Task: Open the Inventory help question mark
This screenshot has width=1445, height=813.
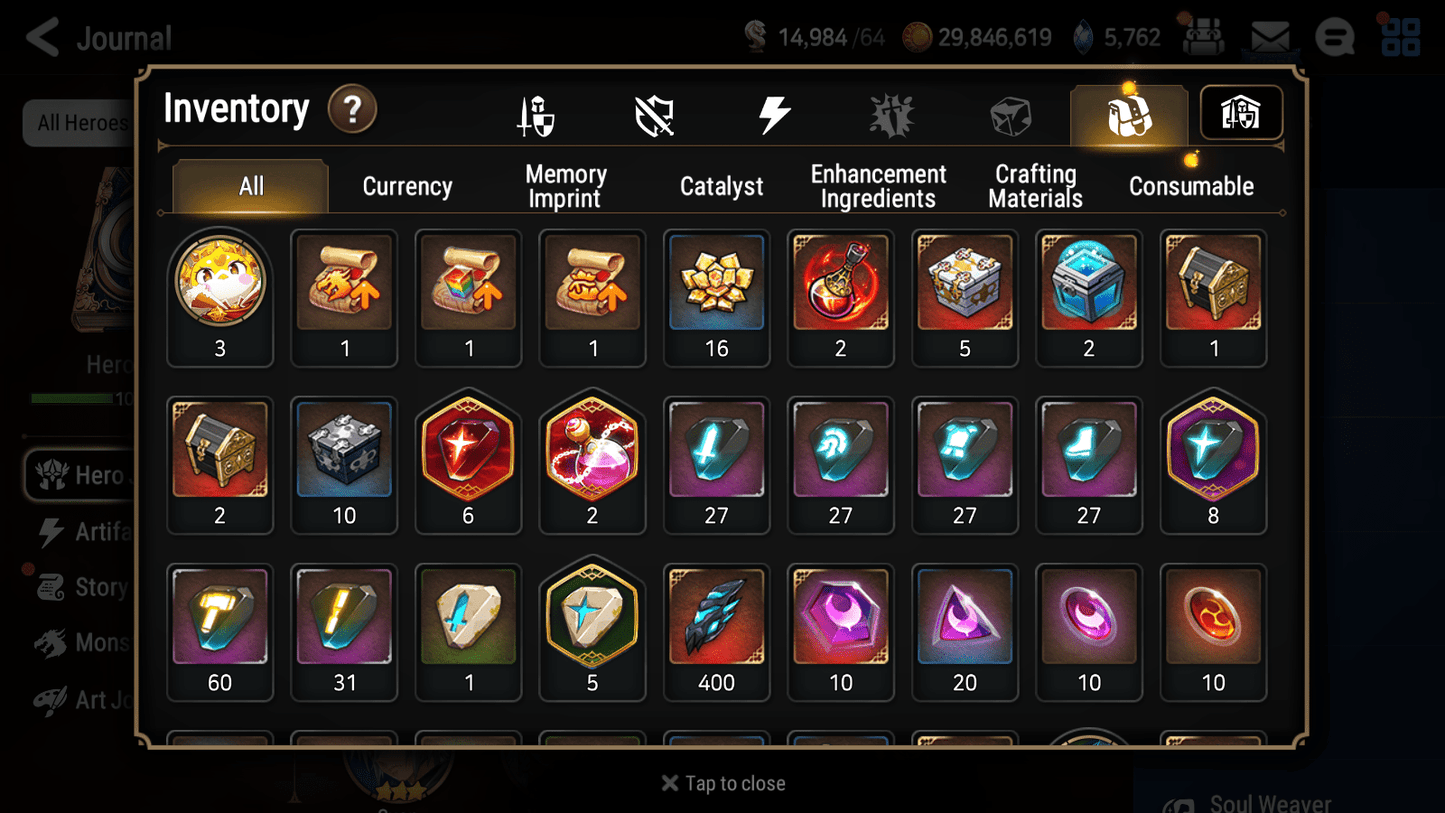Action: 352,110
